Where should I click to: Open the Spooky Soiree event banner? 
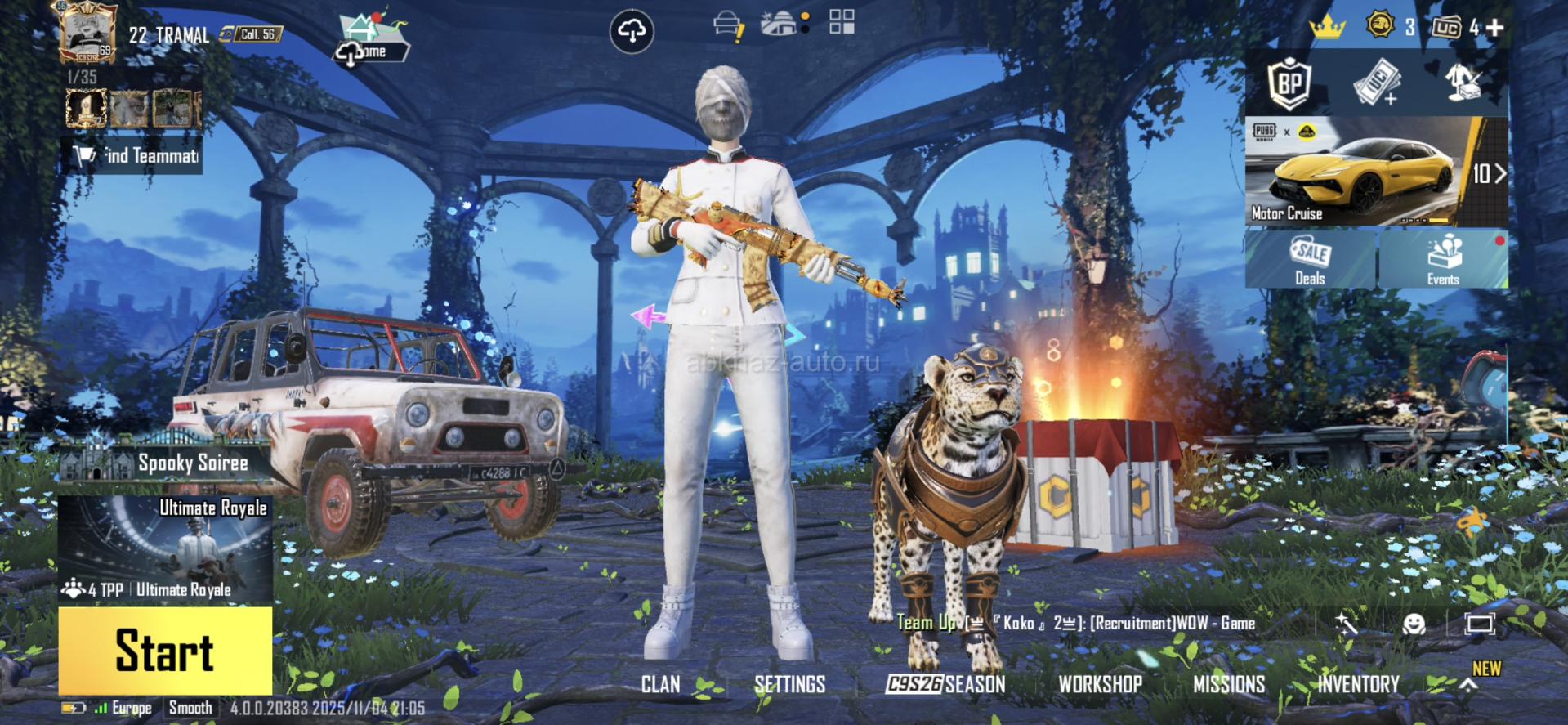[165, 463]
